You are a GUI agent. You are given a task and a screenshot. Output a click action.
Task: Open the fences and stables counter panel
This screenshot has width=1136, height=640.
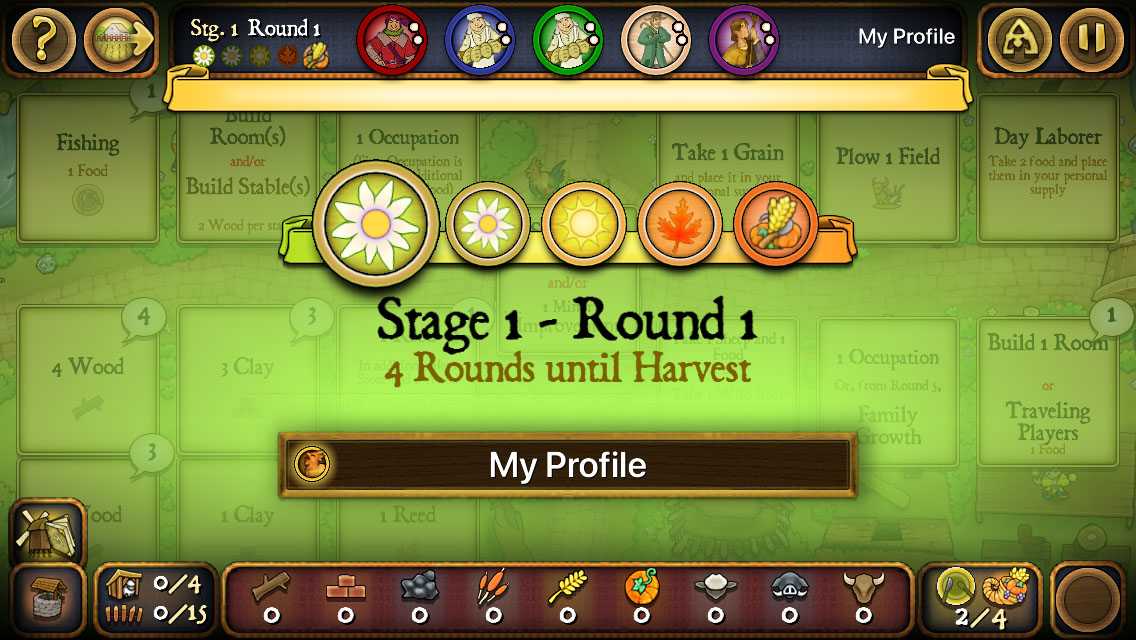coord(156,598)
